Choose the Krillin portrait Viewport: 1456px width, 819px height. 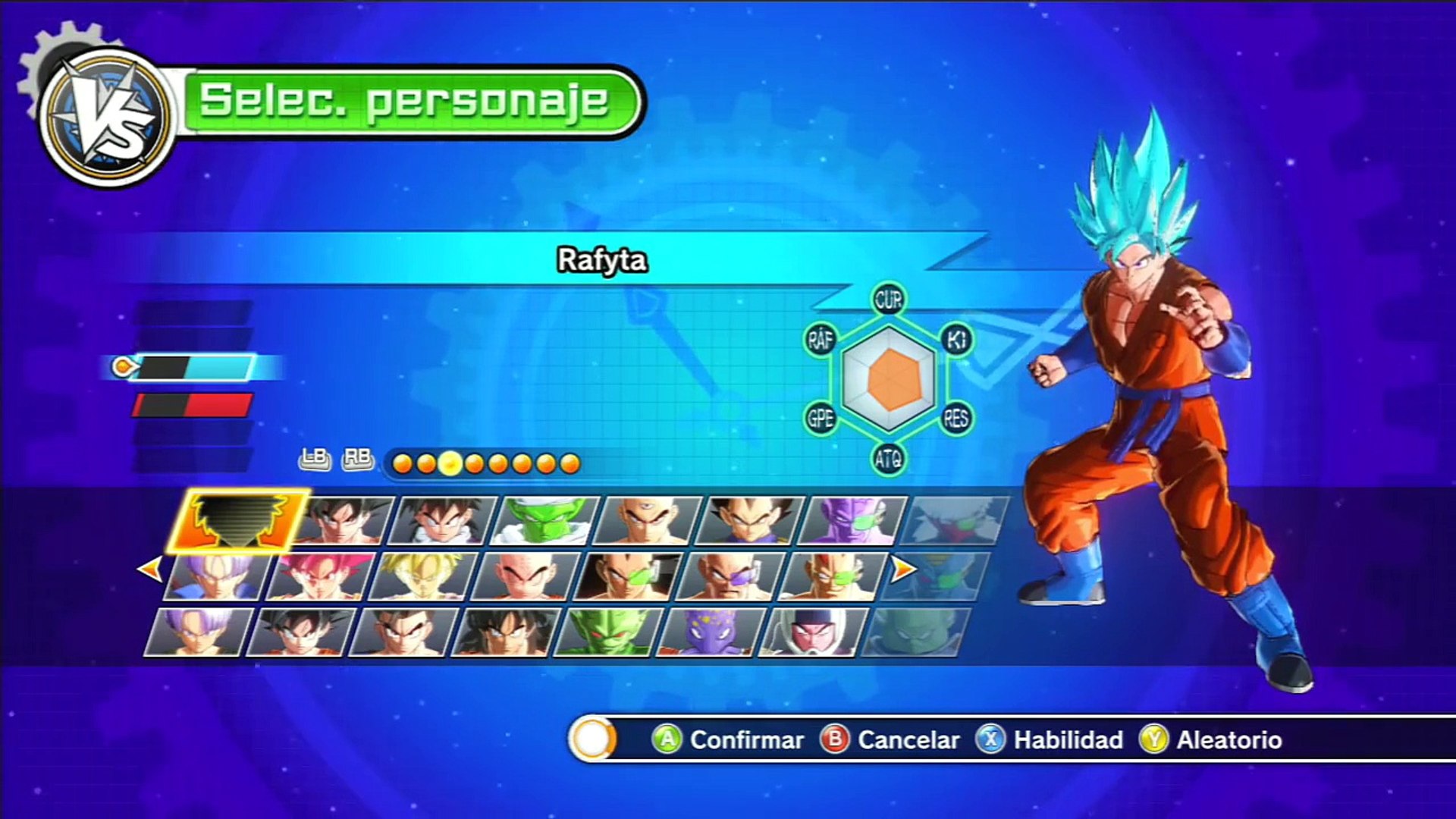(x=525, y=577)
